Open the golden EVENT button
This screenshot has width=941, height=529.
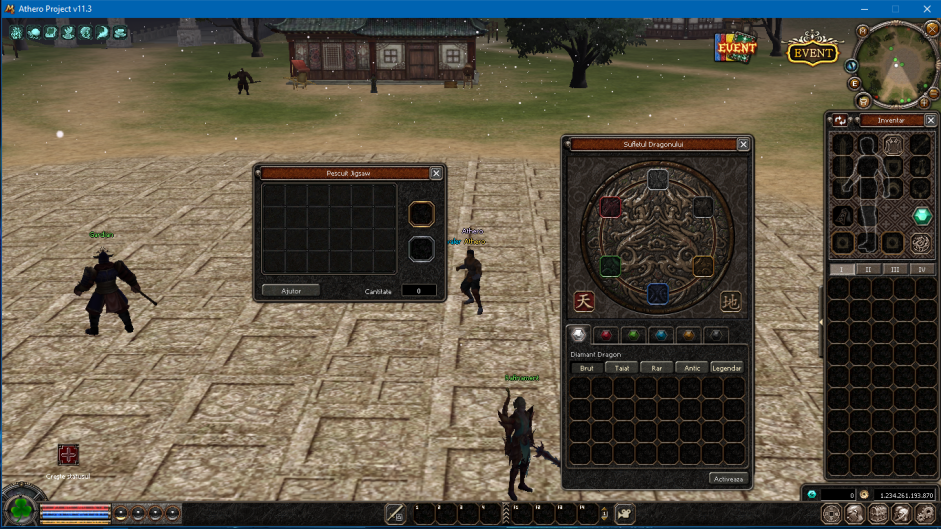pos(813,51)
